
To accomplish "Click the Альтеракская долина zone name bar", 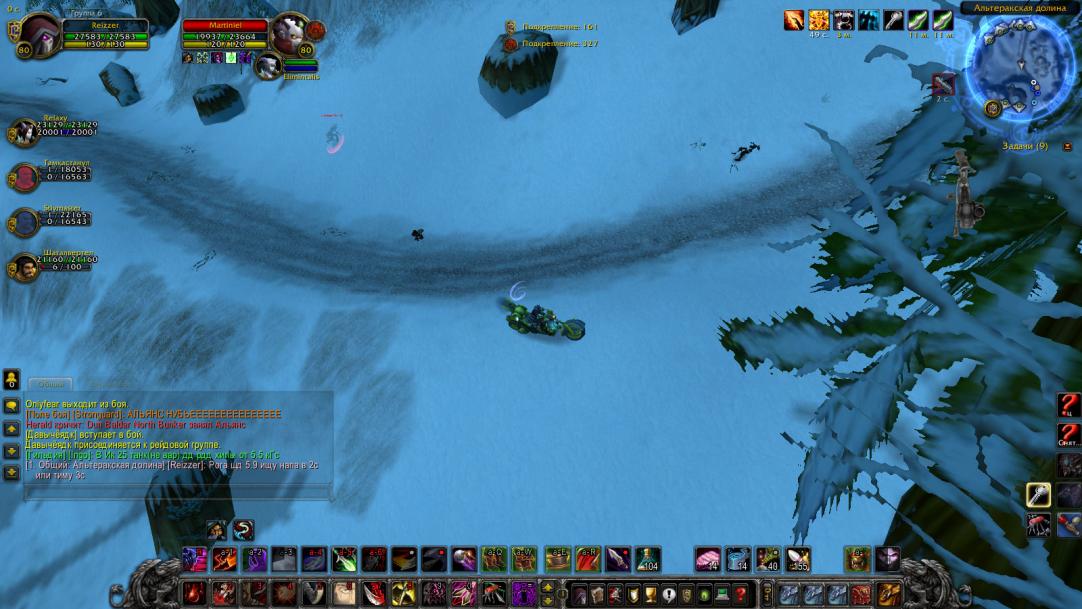I will pyautogui.click(x=1016, y=8).
